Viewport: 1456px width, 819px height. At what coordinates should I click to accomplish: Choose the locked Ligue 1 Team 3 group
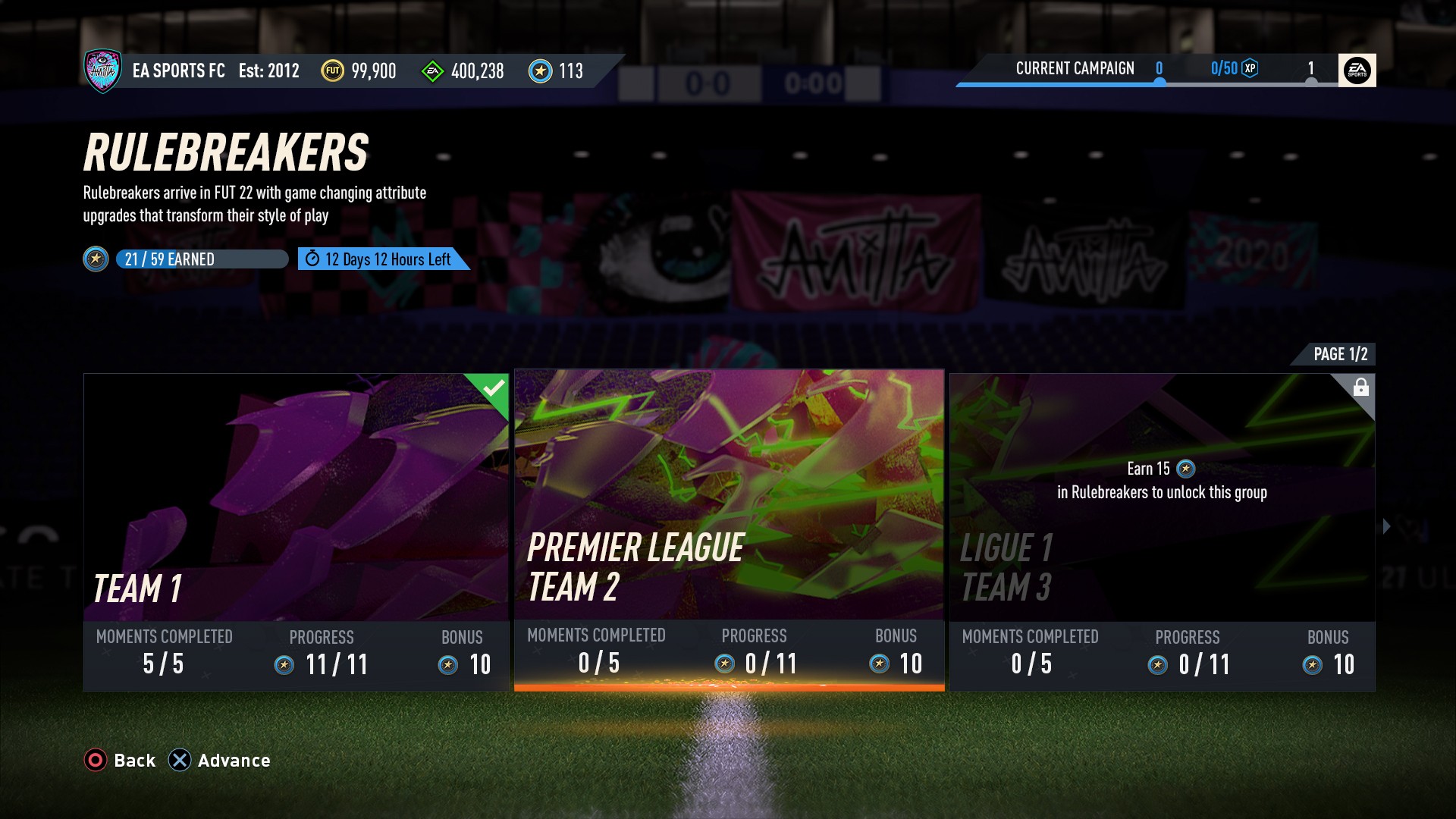pos(1162,531)
